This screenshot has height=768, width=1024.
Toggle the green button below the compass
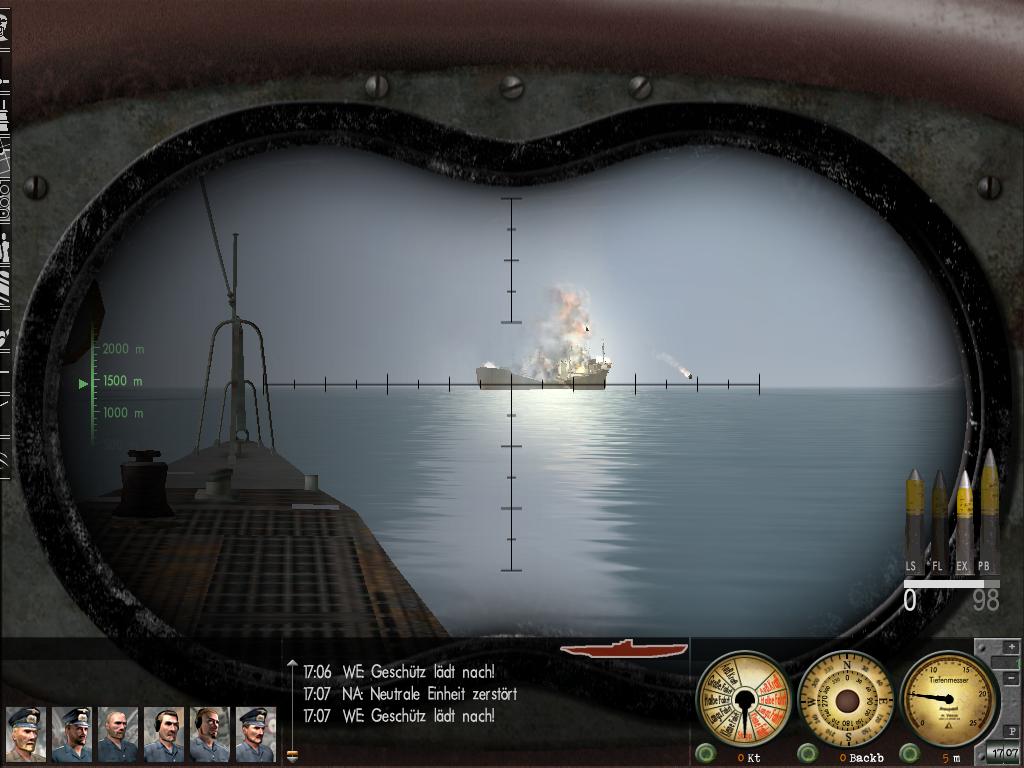click(x=807, y=753)
